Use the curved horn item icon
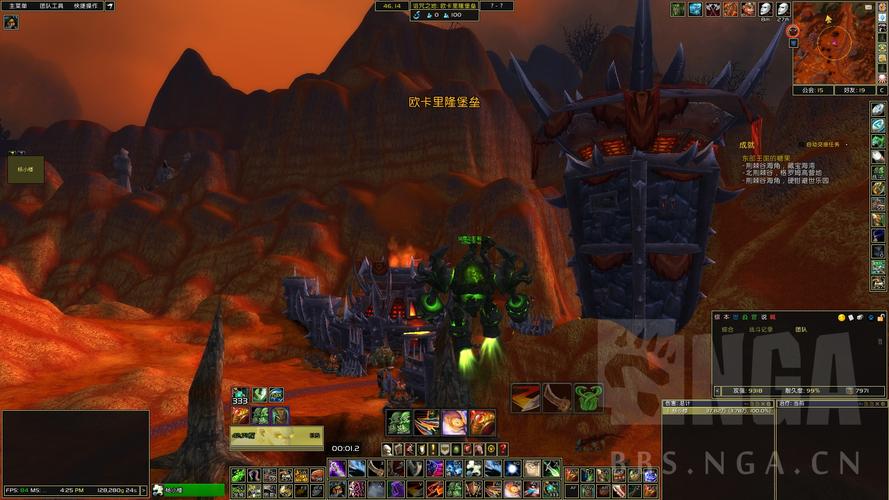Viewport: 889px width, 500px height. pyautogui.click(x=557, y=398)
